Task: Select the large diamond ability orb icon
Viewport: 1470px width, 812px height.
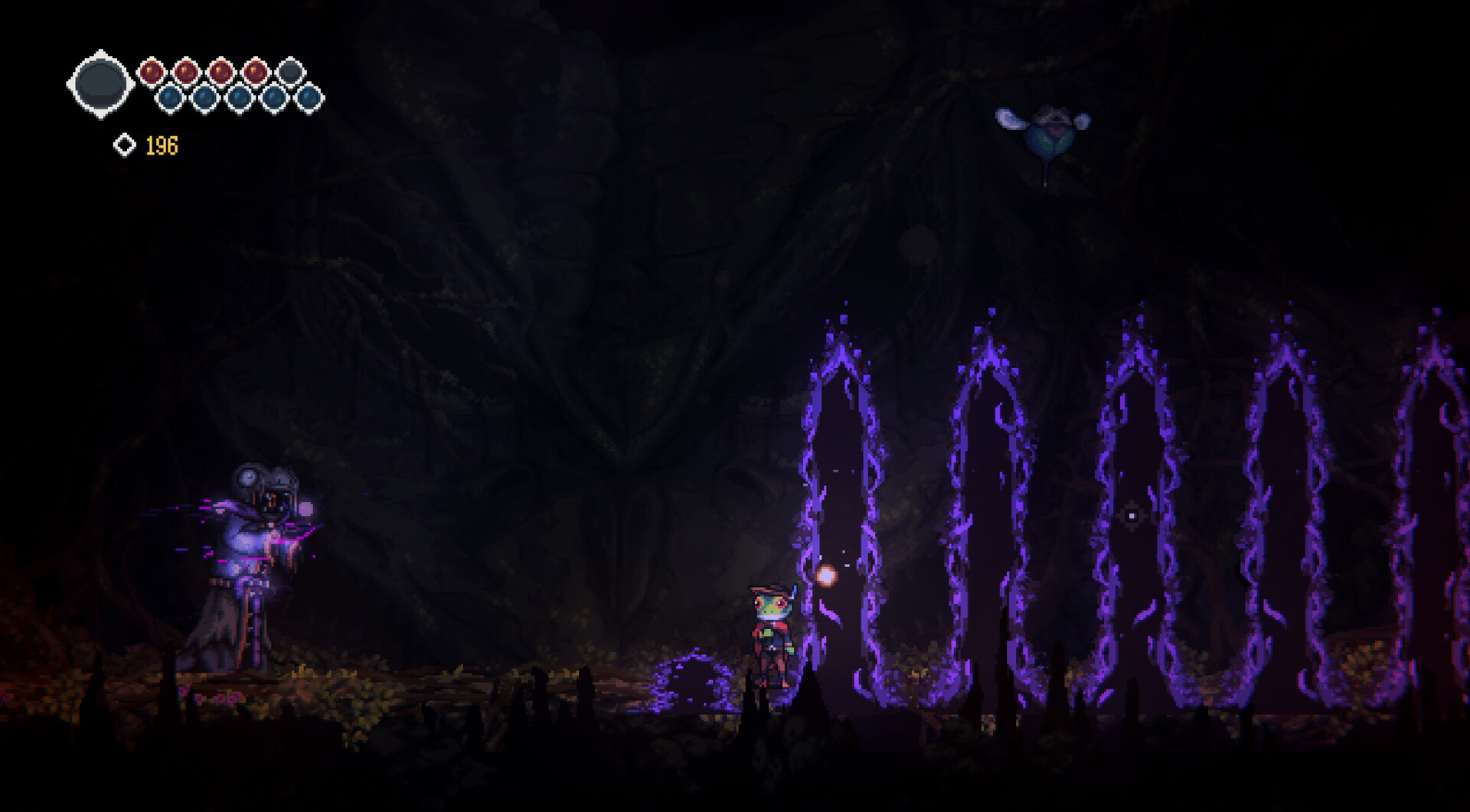Action: coord(100,82)
